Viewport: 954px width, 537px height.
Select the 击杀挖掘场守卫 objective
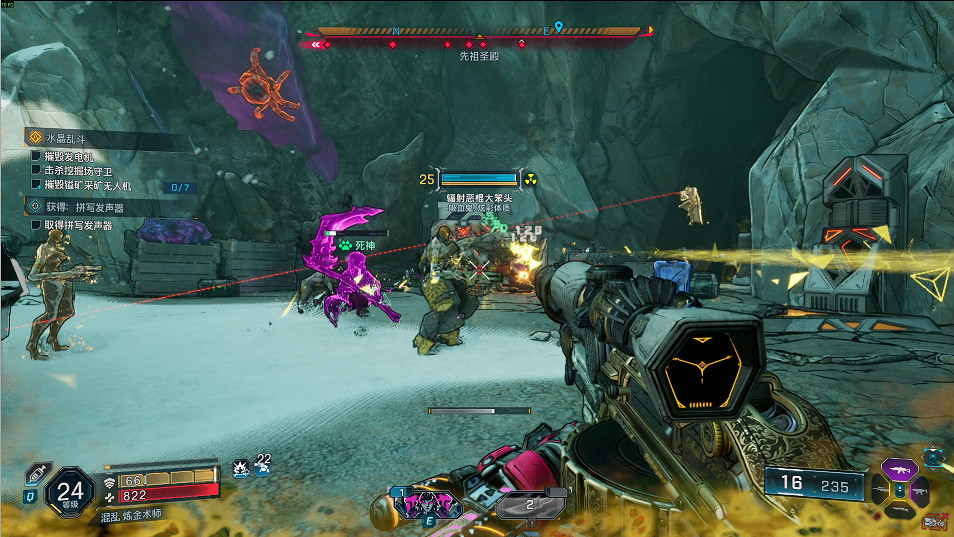point(79,171)
